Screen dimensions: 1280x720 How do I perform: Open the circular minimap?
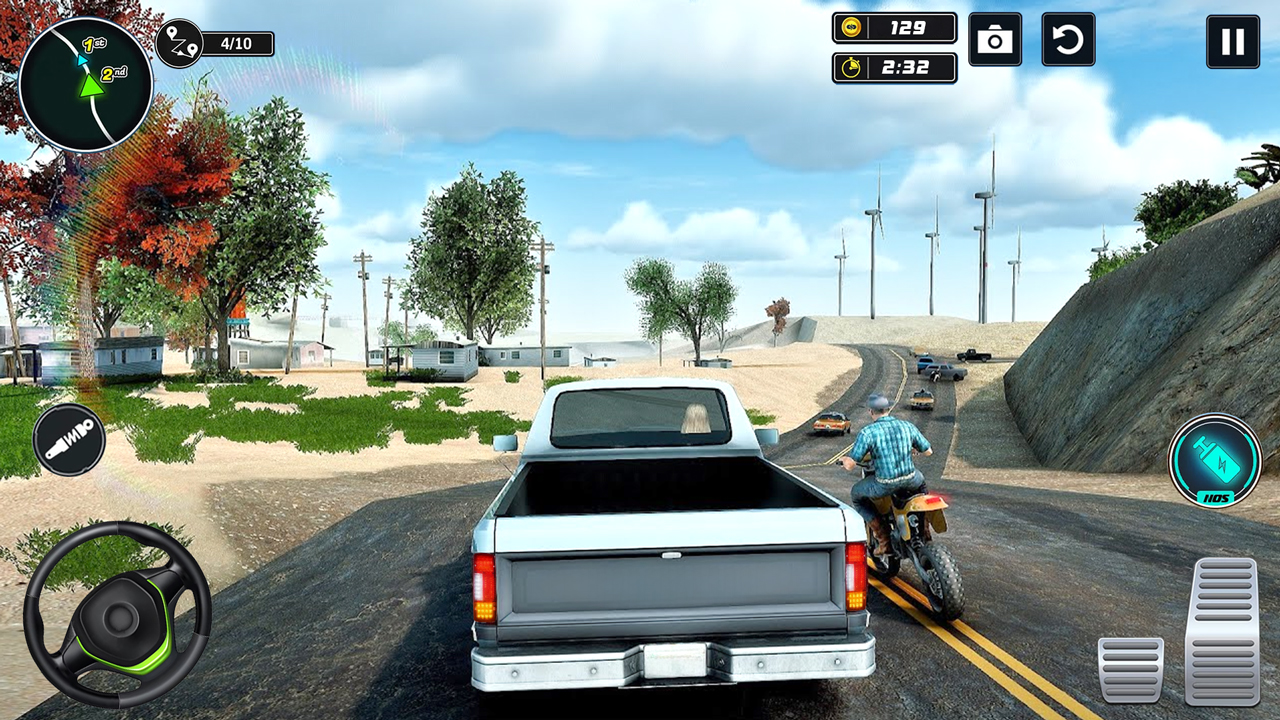coord(86,85)
